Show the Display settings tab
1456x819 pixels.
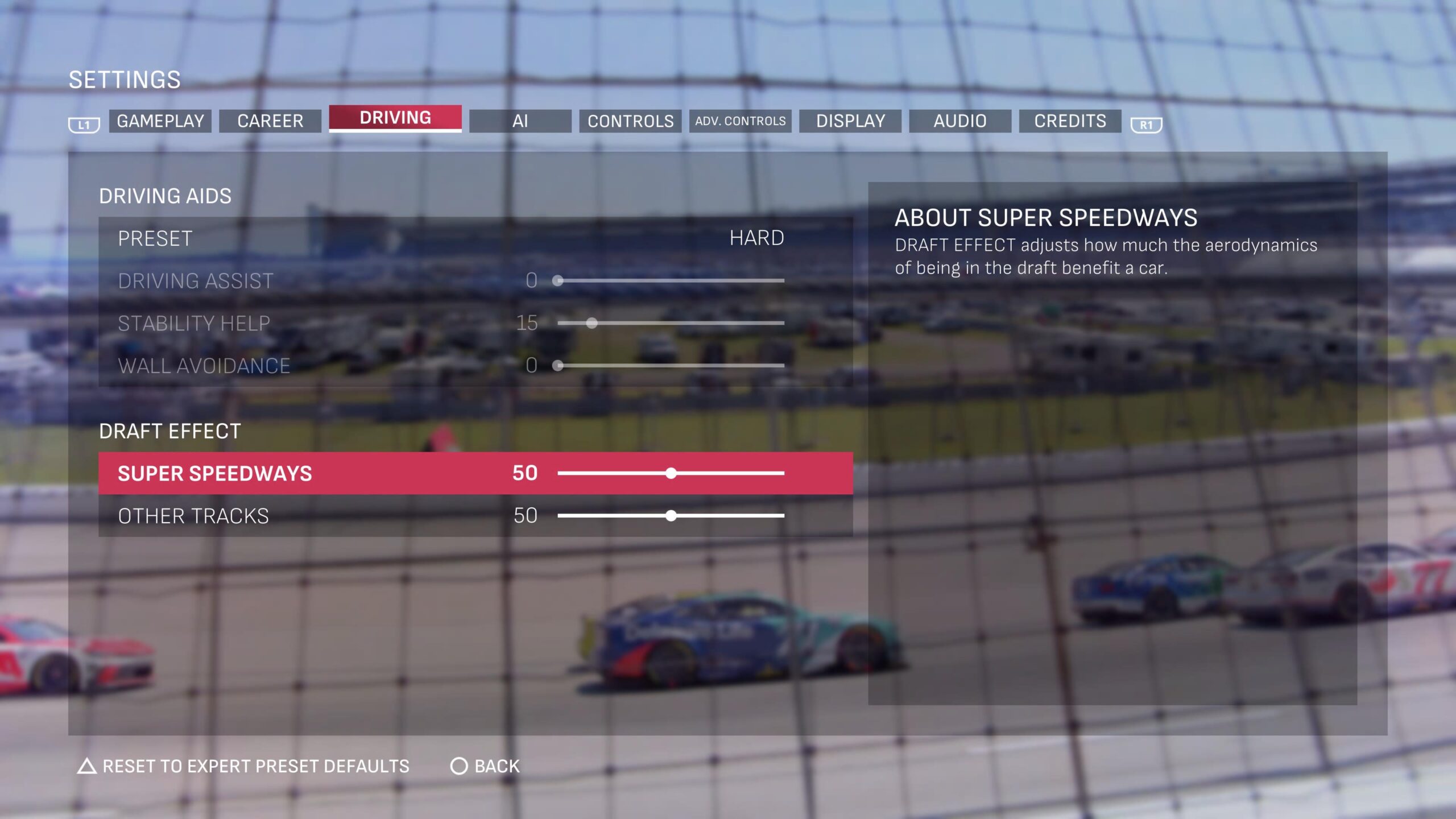850,121
